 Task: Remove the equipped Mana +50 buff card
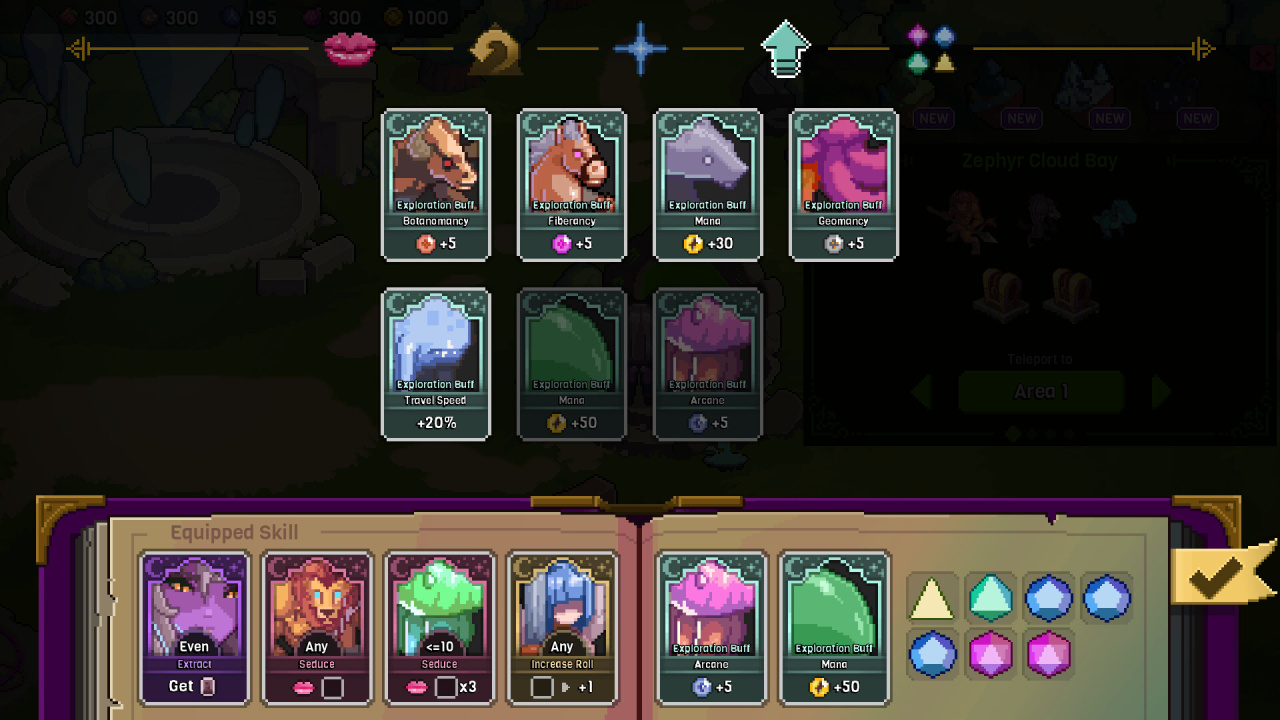click(x=834, y=628)
